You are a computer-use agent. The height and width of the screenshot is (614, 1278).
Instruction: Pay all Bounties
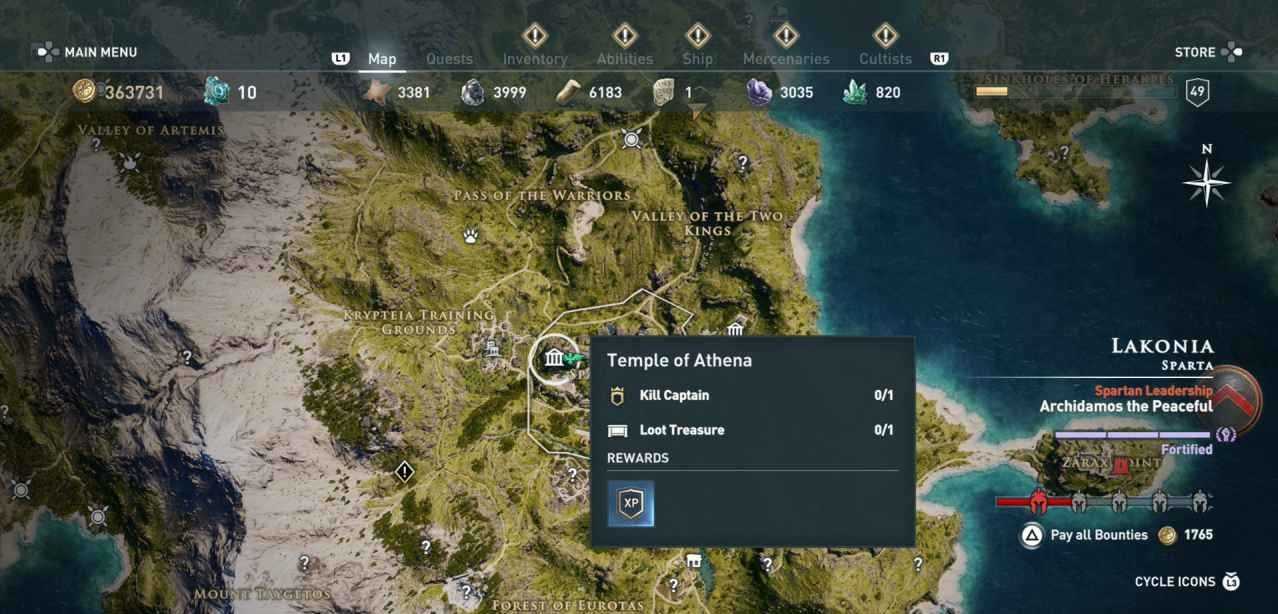1098,535
